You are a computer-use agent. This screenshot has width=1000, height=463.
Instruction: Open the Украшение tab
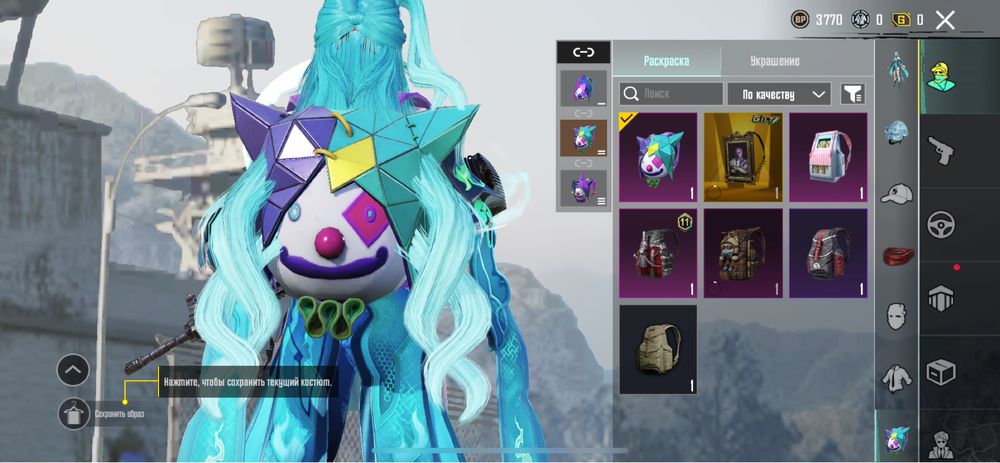pos(775,61)
